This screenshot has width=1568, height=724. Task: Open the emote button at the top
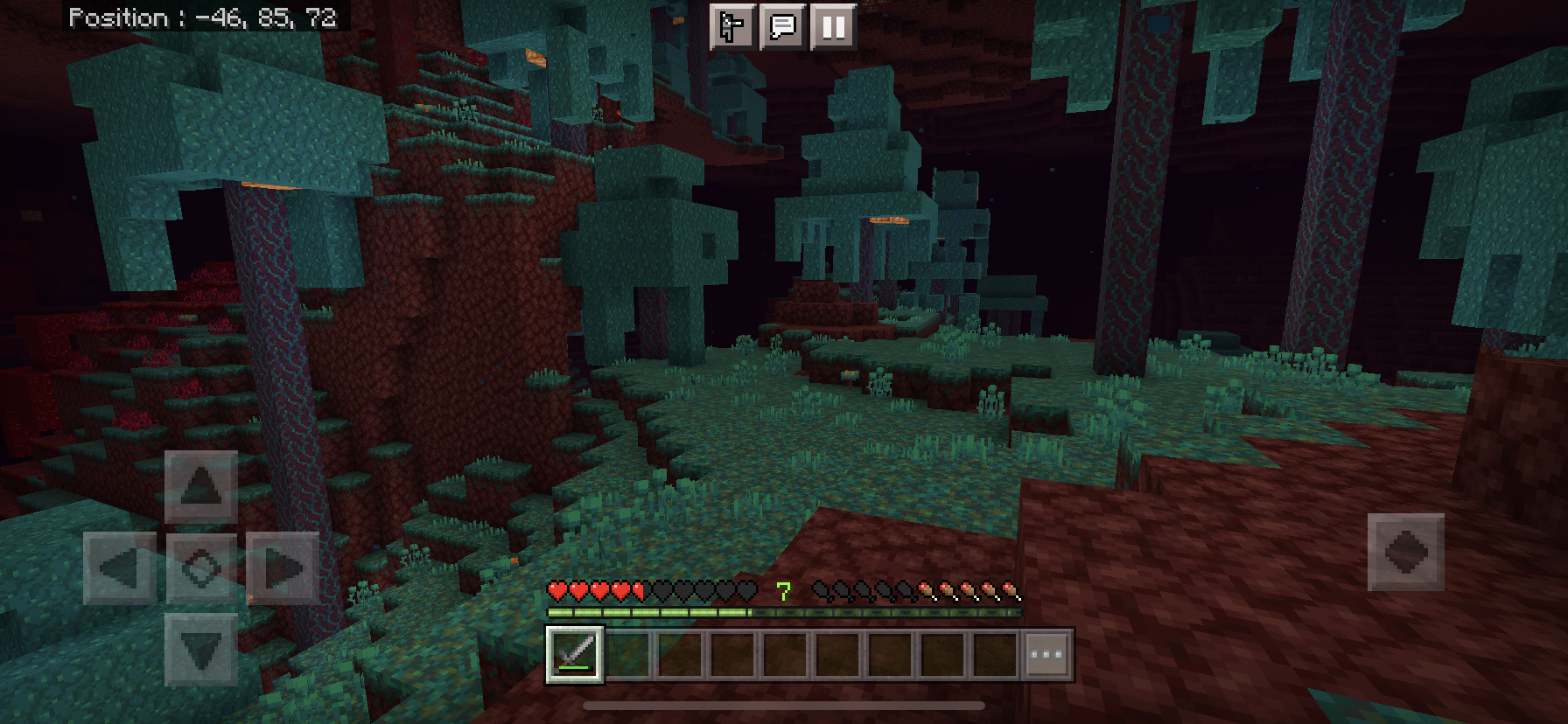731,26
